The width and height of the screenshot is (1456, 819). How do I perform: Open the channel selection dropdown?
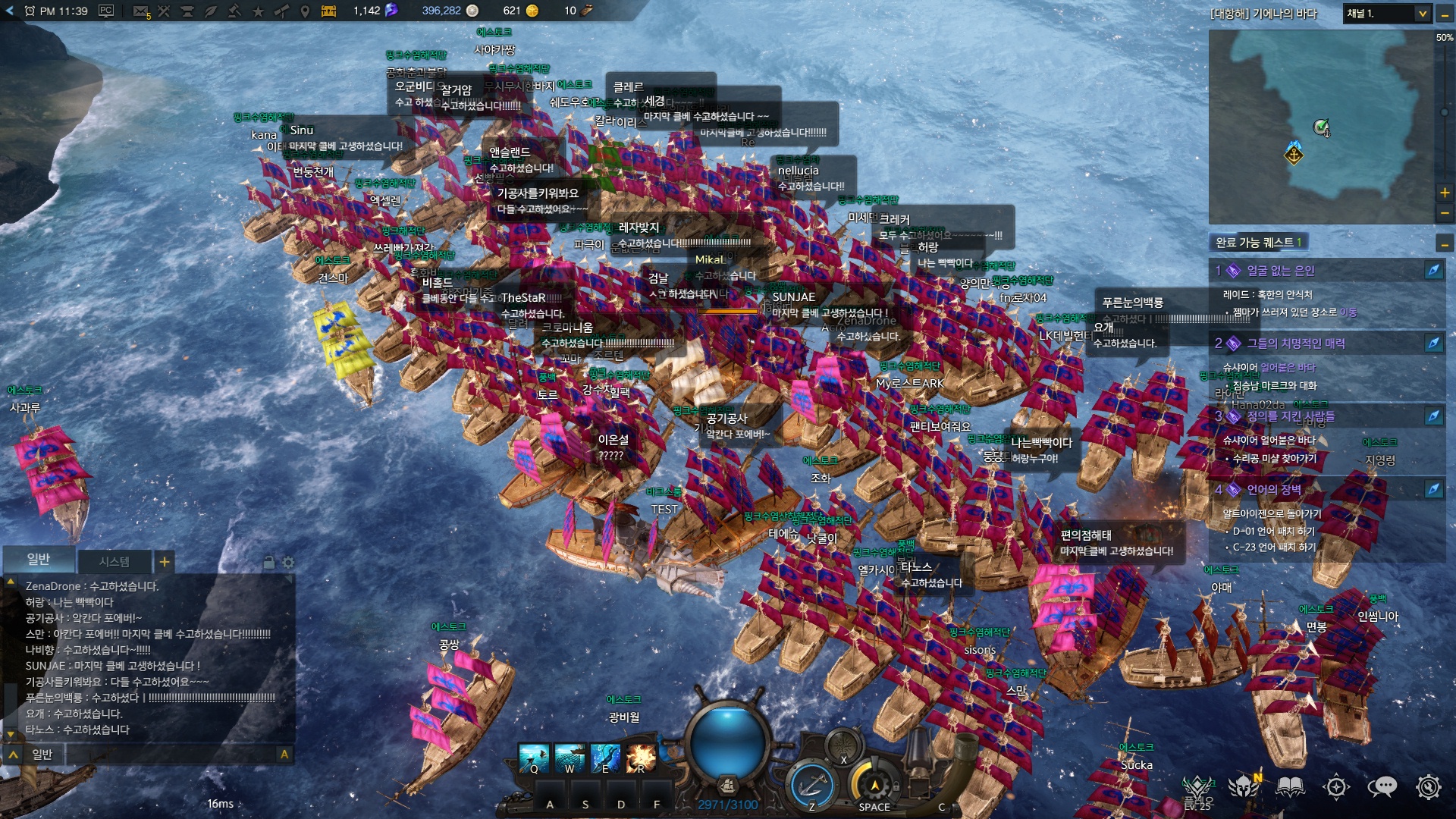tap(1422, 14)
